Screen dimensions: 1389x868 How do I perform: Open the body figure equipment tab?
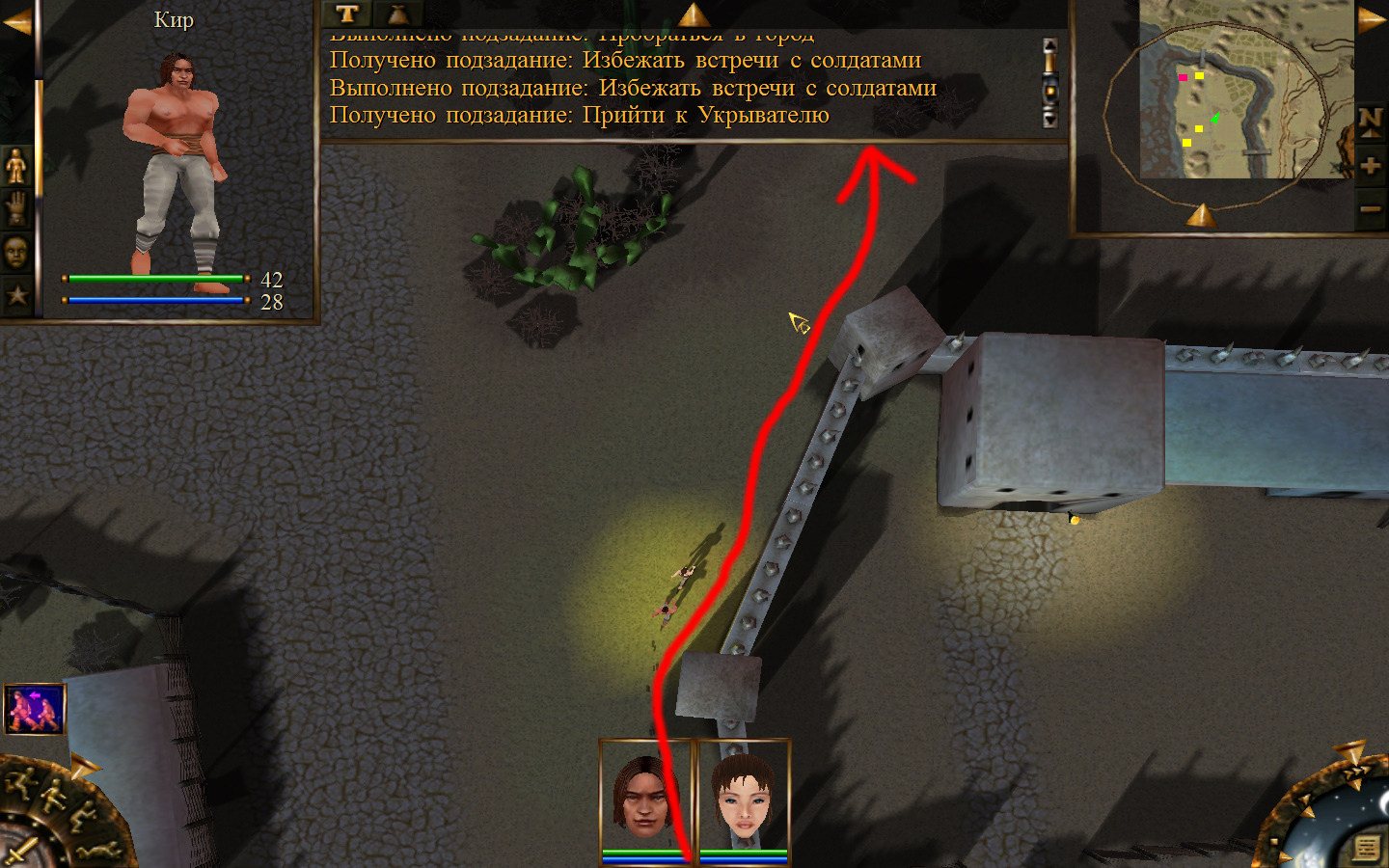pyautogui.click(x=16, y=167)
